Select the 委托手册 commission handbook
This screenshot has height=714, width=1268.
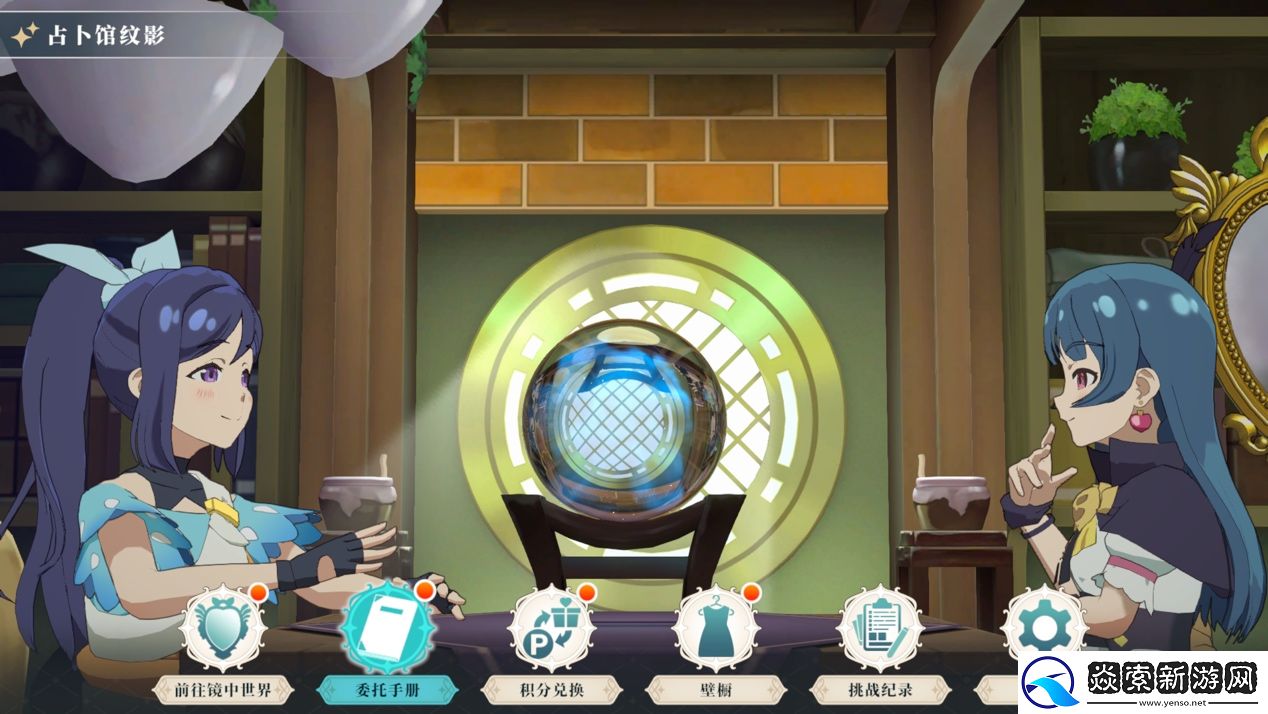click(x=386, y=630)
